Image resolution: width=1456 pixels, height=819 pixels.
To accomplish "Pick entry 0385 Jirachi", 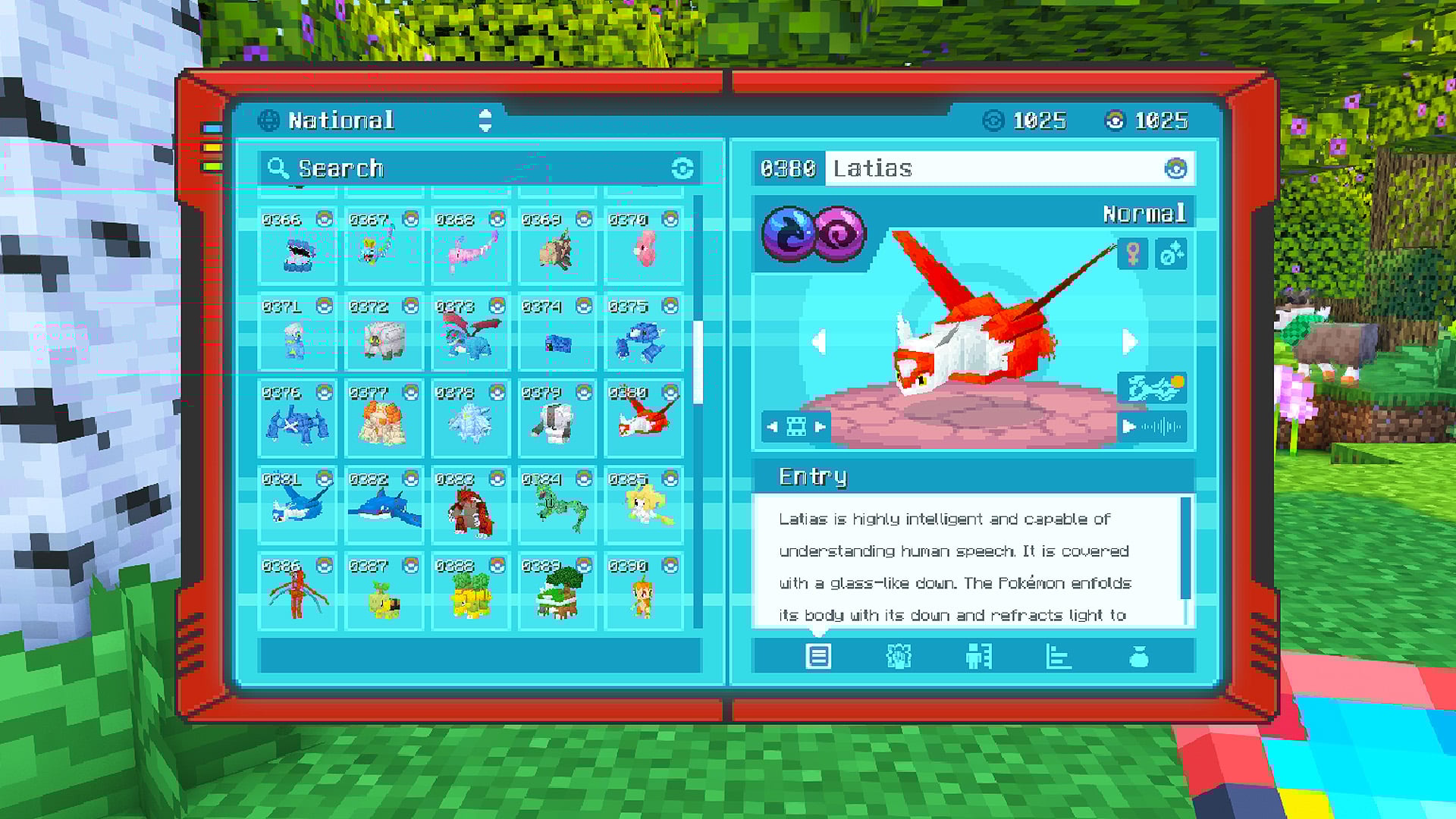I will click(644, 504).
